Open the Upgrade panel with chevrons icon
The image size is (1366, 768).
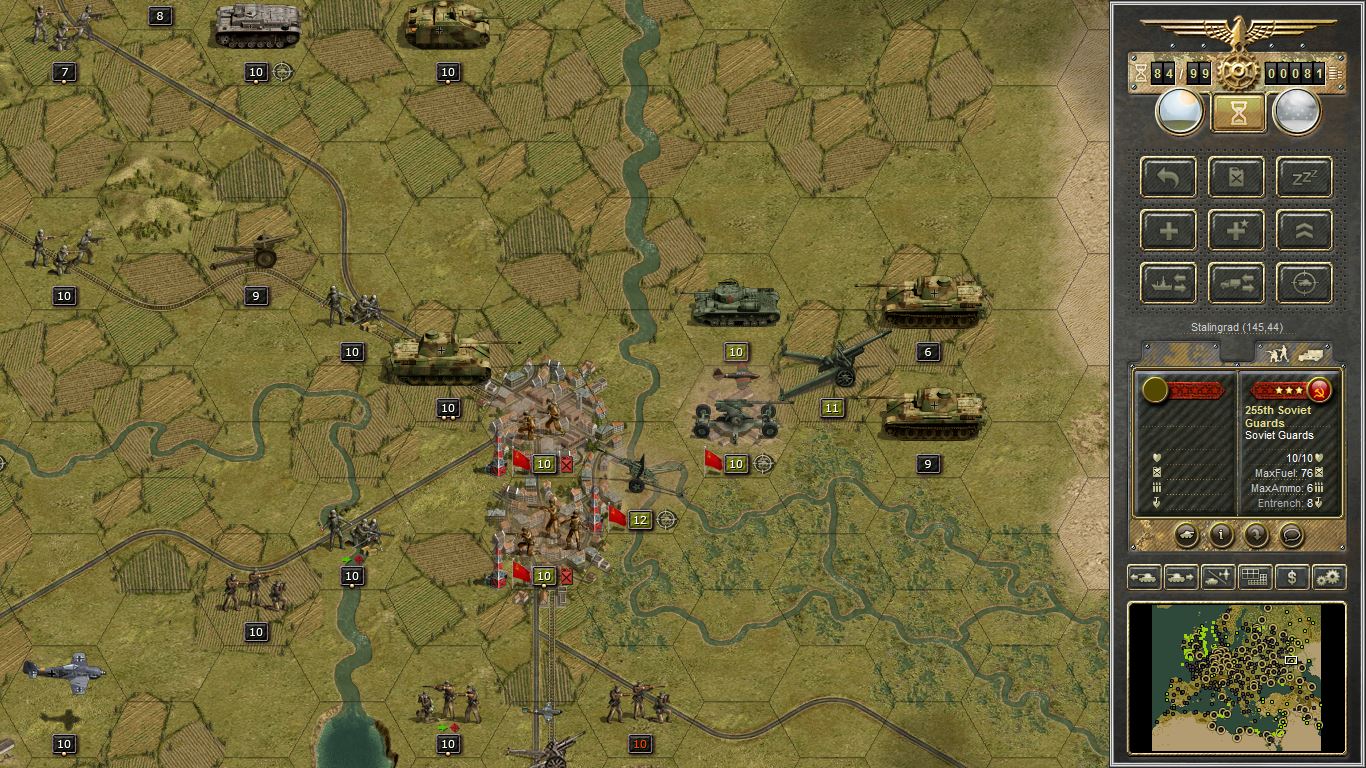[1303, 230]
